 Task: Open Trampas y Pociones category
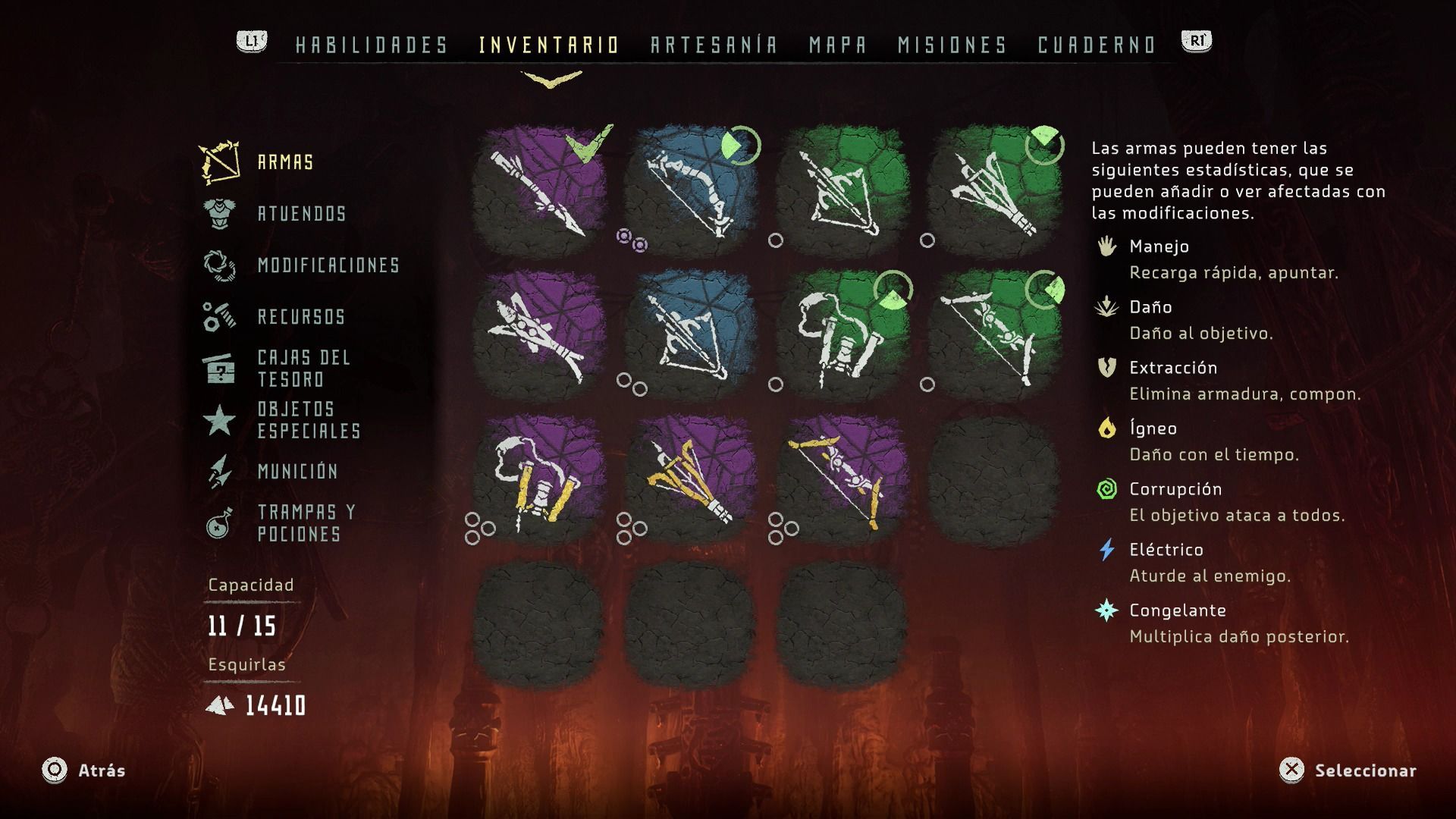[306, 523]
